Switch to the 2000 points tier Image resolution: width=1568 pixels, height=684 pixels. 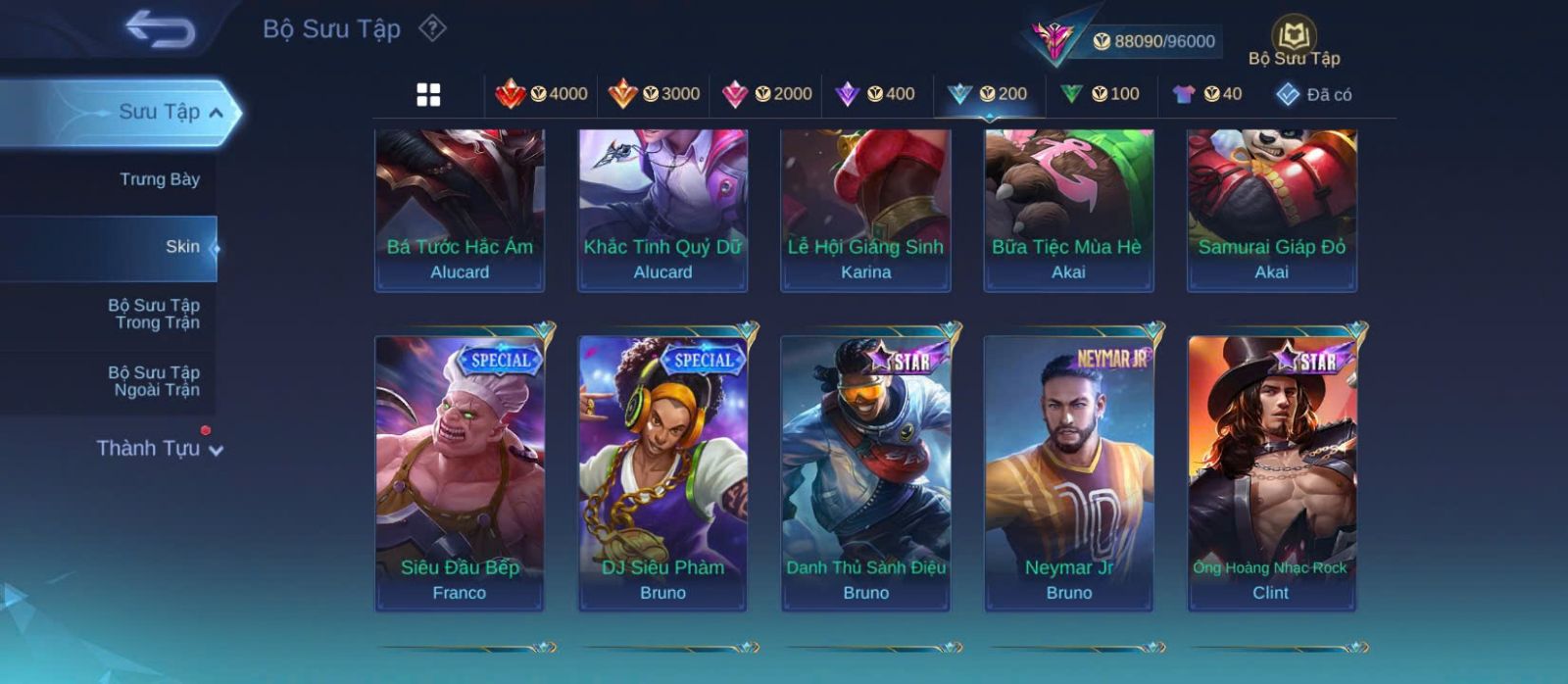[766, 94]
